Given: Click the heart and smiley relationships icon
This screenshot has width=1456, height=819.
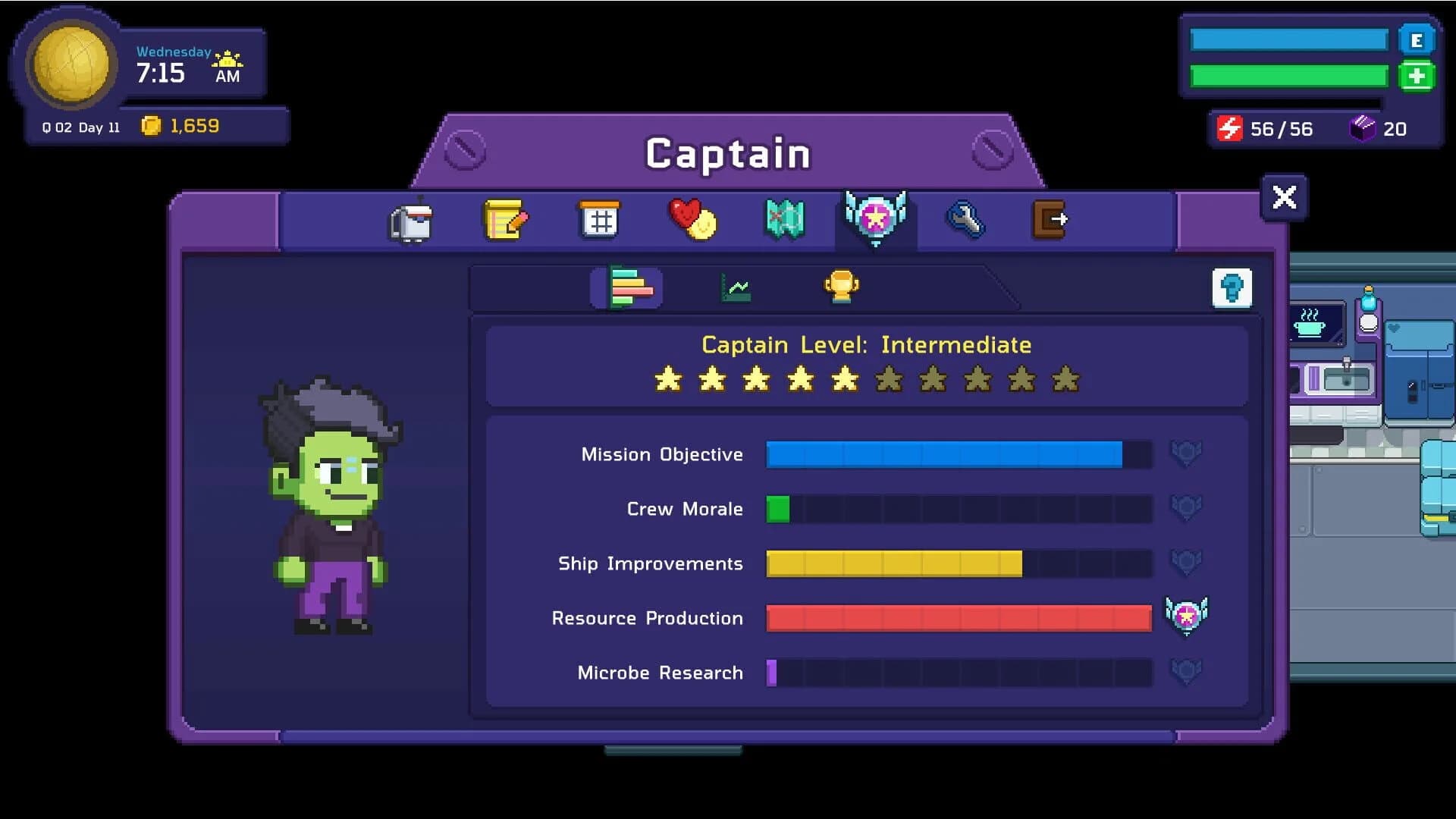Looking at the screenshot, I should (x=692, y=220).
